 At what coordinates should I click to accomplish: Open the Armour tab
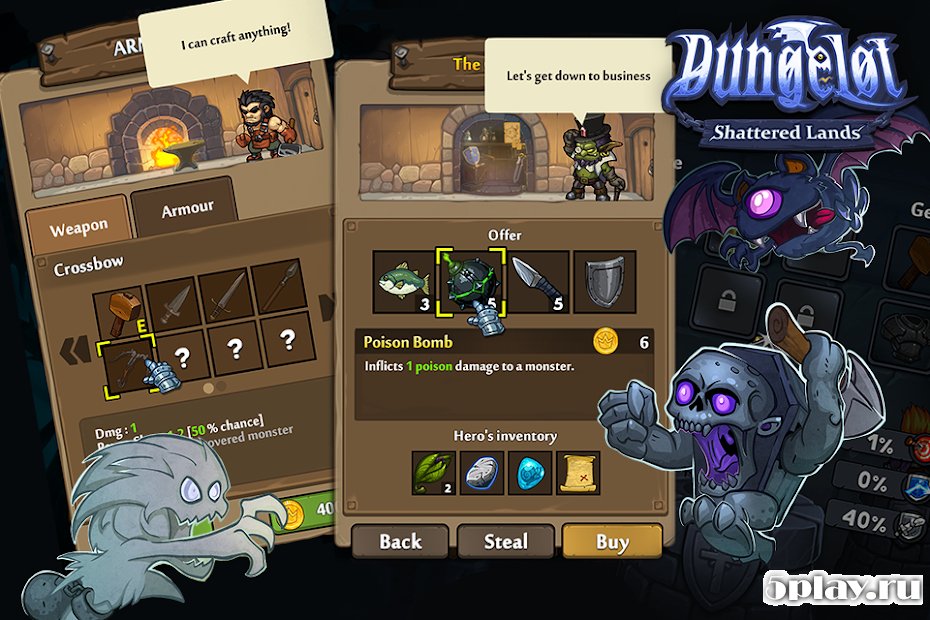pos(187,208)
